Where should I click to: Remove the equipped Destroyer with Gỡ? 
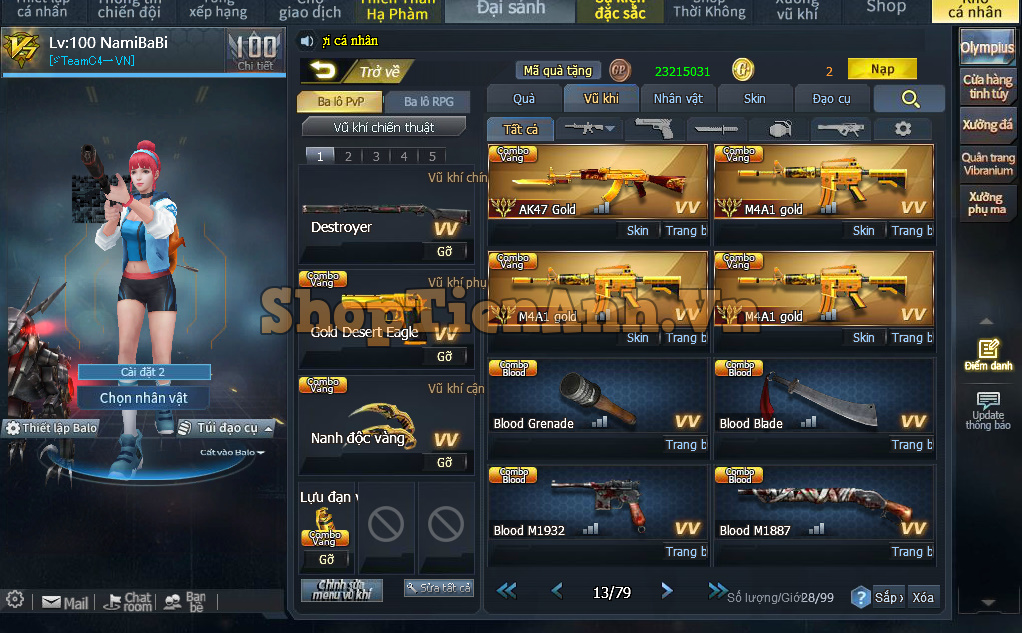coord(445,251)
